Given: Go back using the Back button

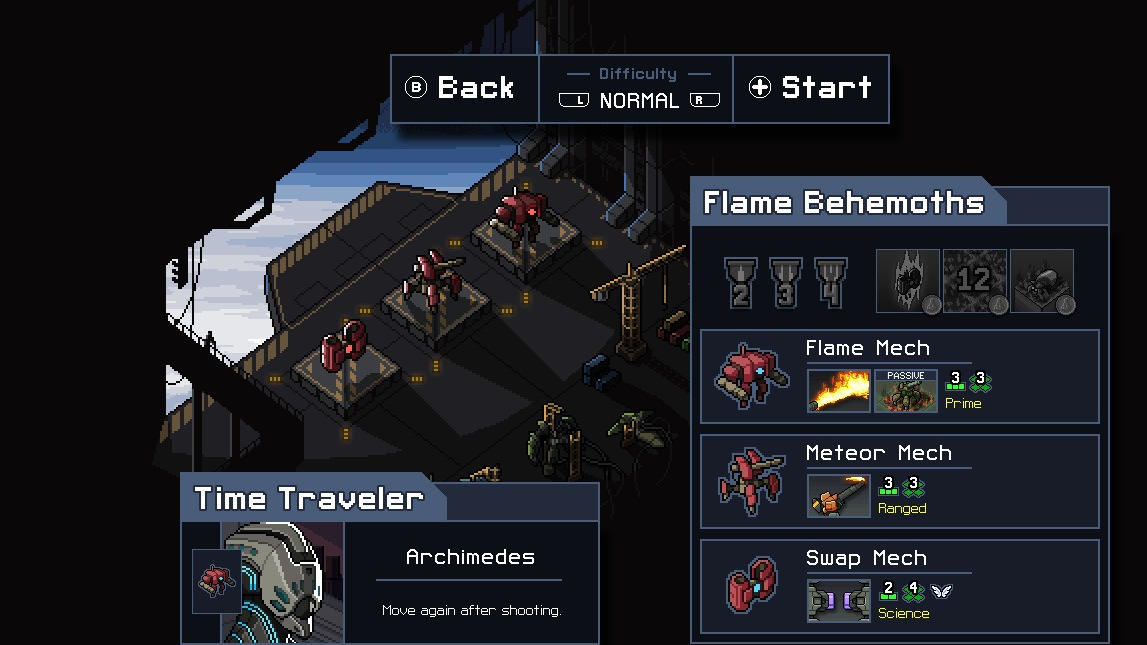Looking at the screenshot, I should [x=463, y=88].
